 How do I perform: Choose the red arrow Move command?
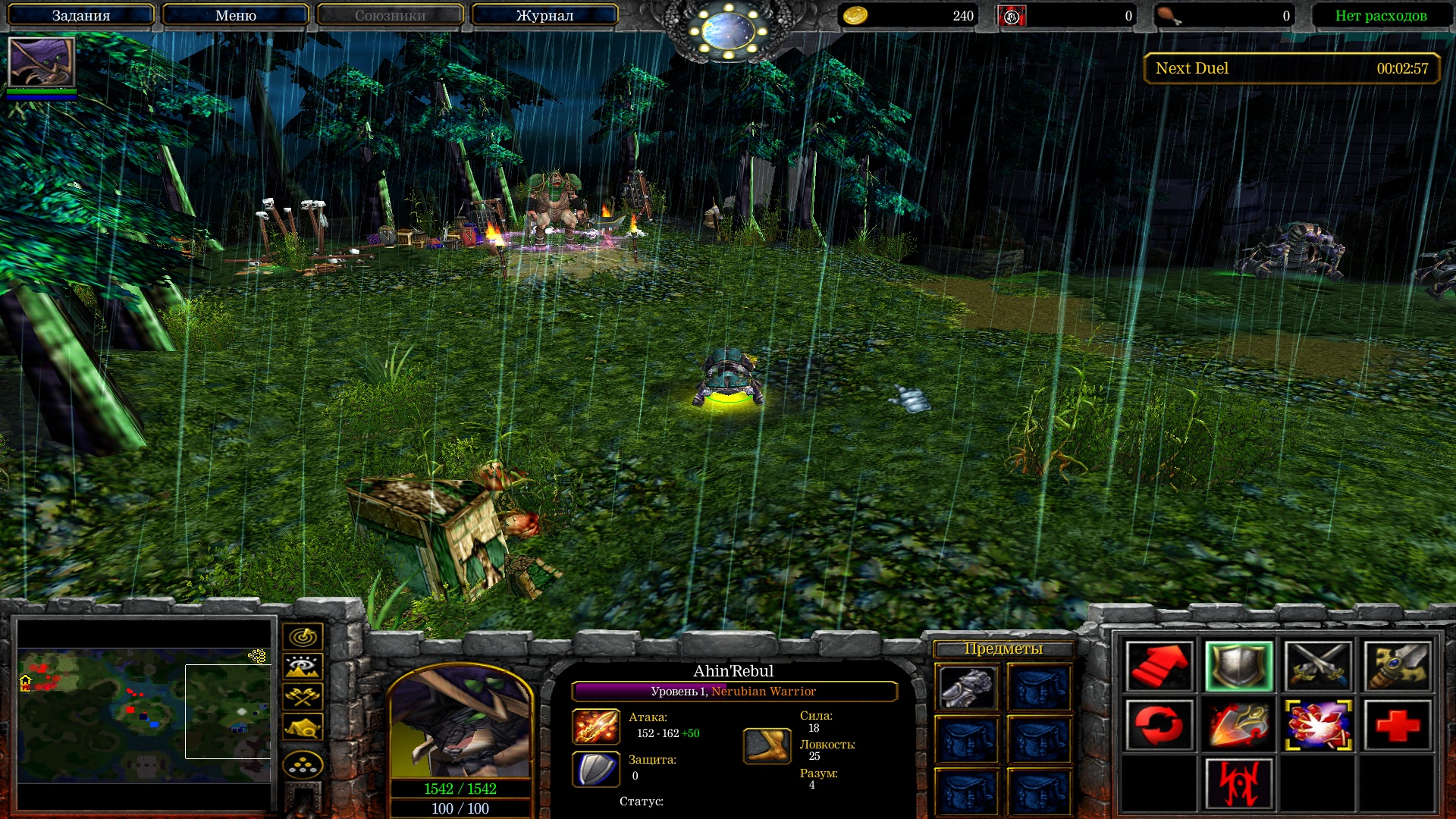click(1159, 666)
